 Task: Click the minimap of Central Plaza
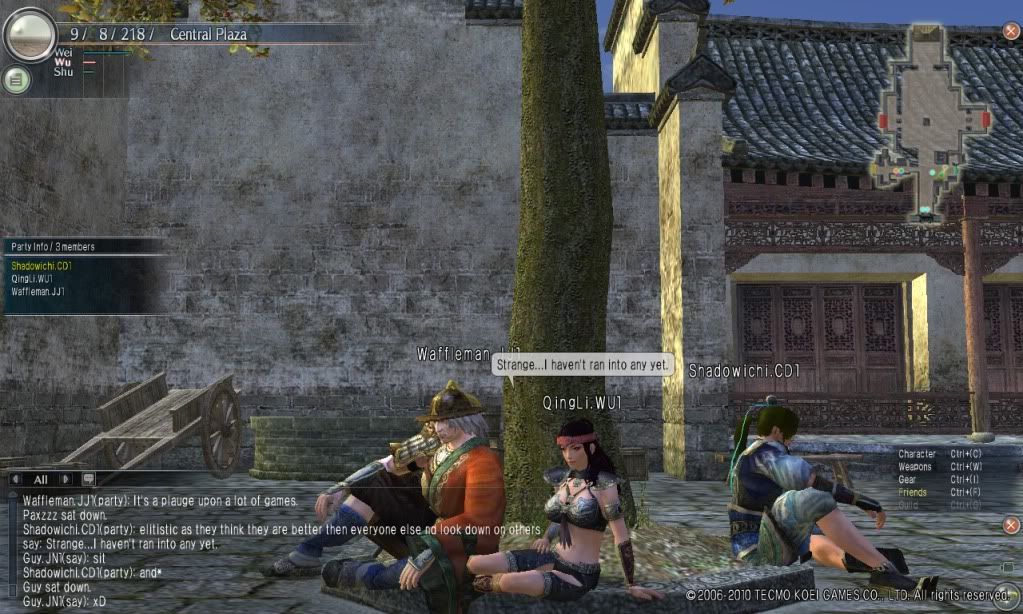pos(926,120)
